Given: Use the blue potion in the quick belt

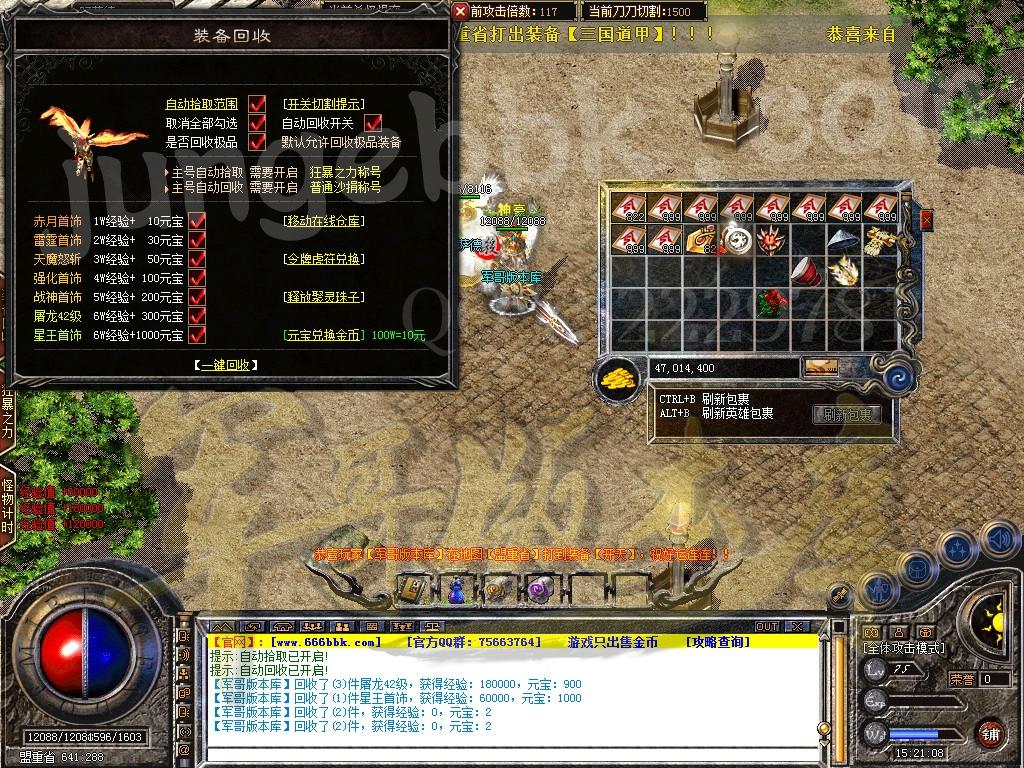Looking at the screenshot, I should [456, 589].
